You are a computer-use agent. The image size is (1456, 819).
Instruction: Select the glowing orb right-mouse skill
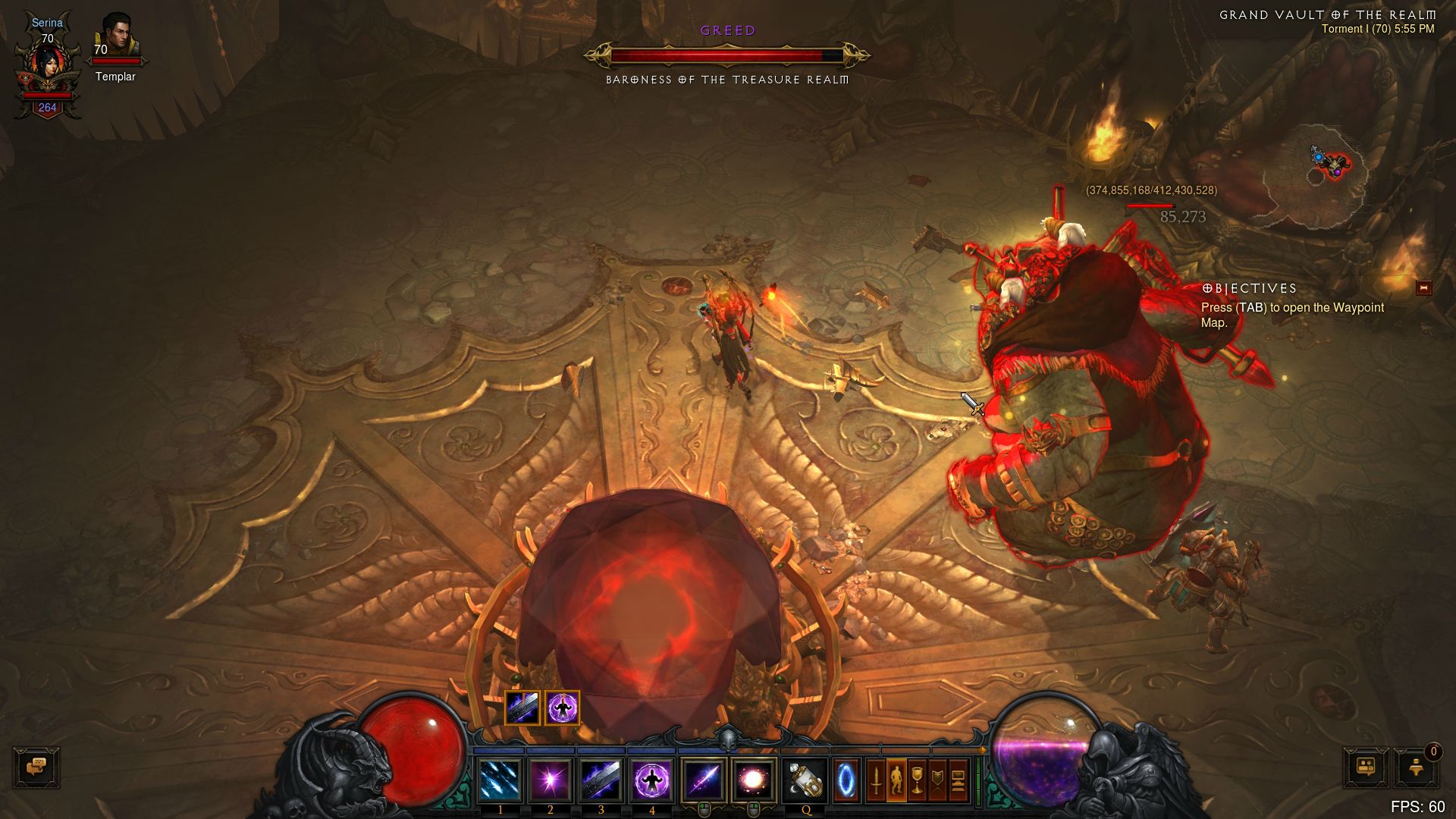pos(753,780)
